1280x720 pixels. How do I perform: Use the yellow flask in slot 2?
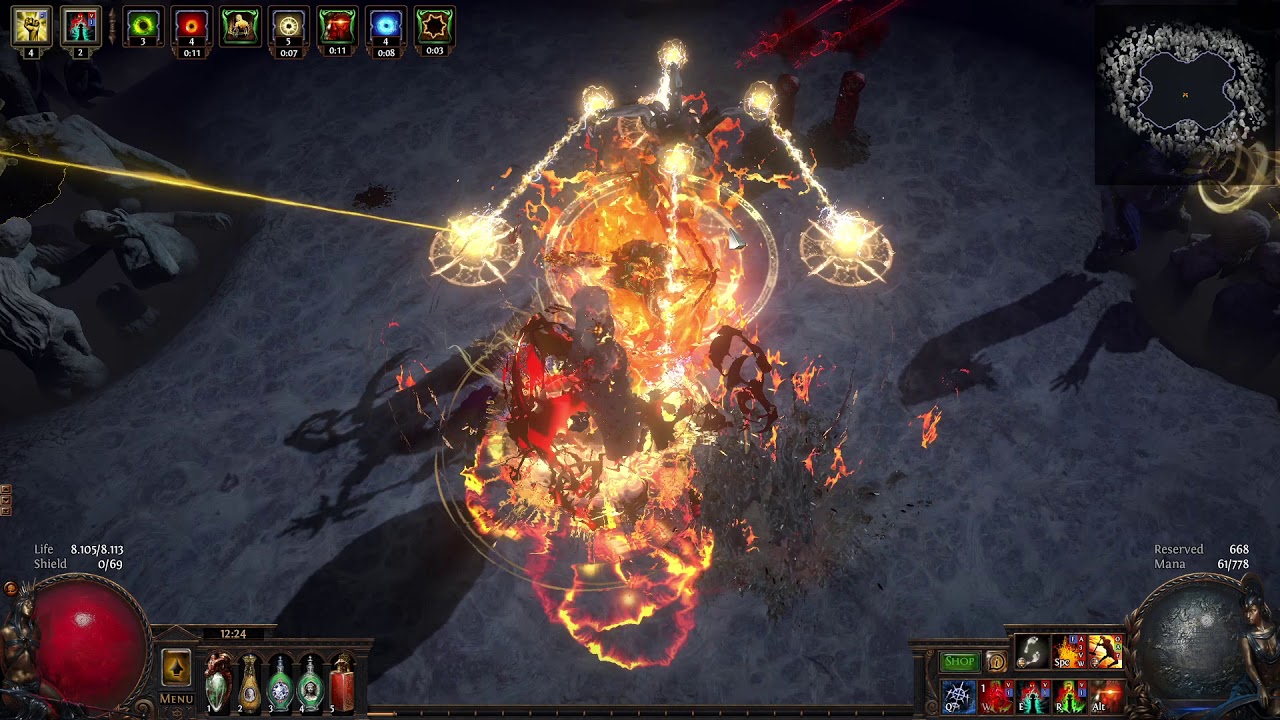pos(249,682)
